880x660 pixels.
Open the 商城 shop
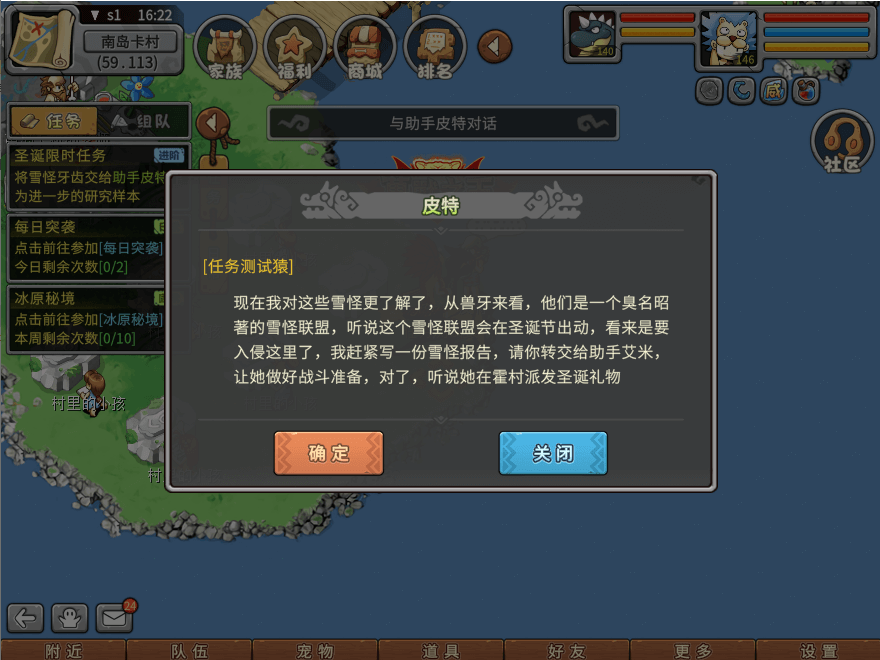(x=365, y=48)
